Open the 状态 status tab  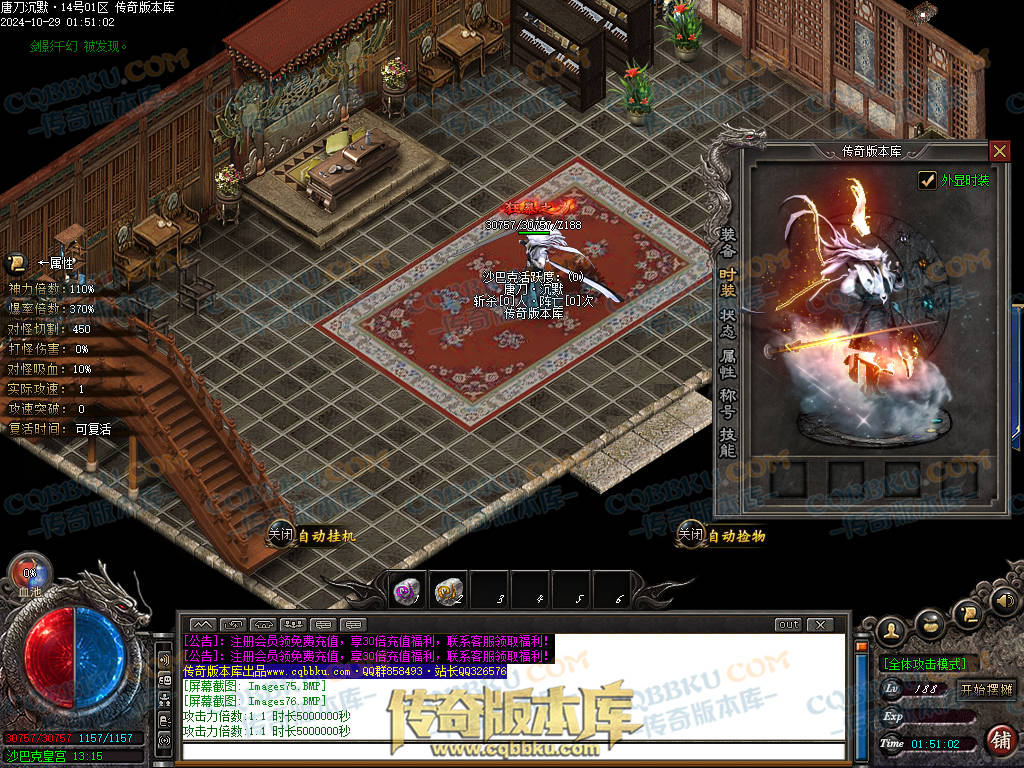(x=728, y=322)
